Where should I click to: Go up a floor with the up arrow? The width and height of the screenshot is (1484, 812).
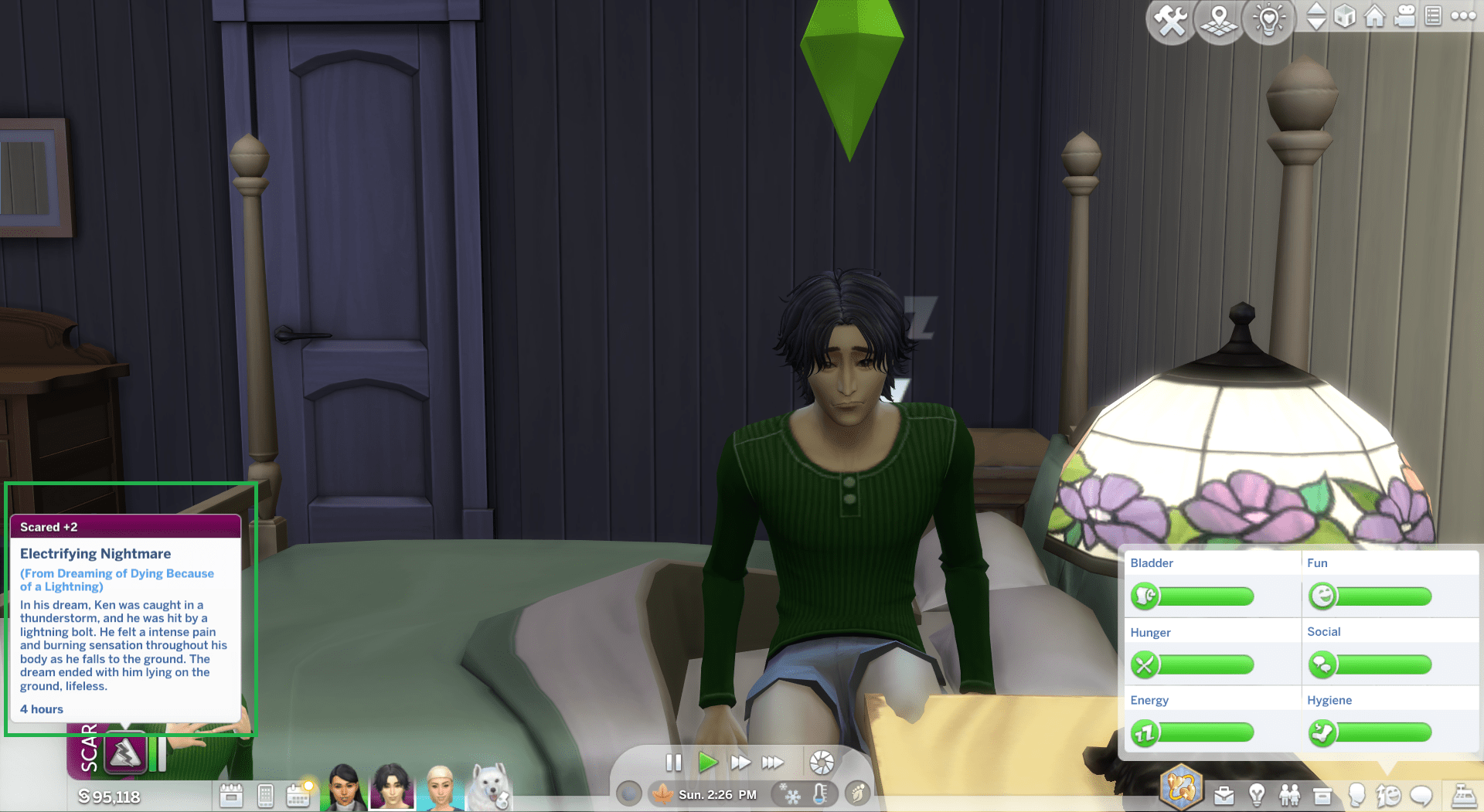1316,9
